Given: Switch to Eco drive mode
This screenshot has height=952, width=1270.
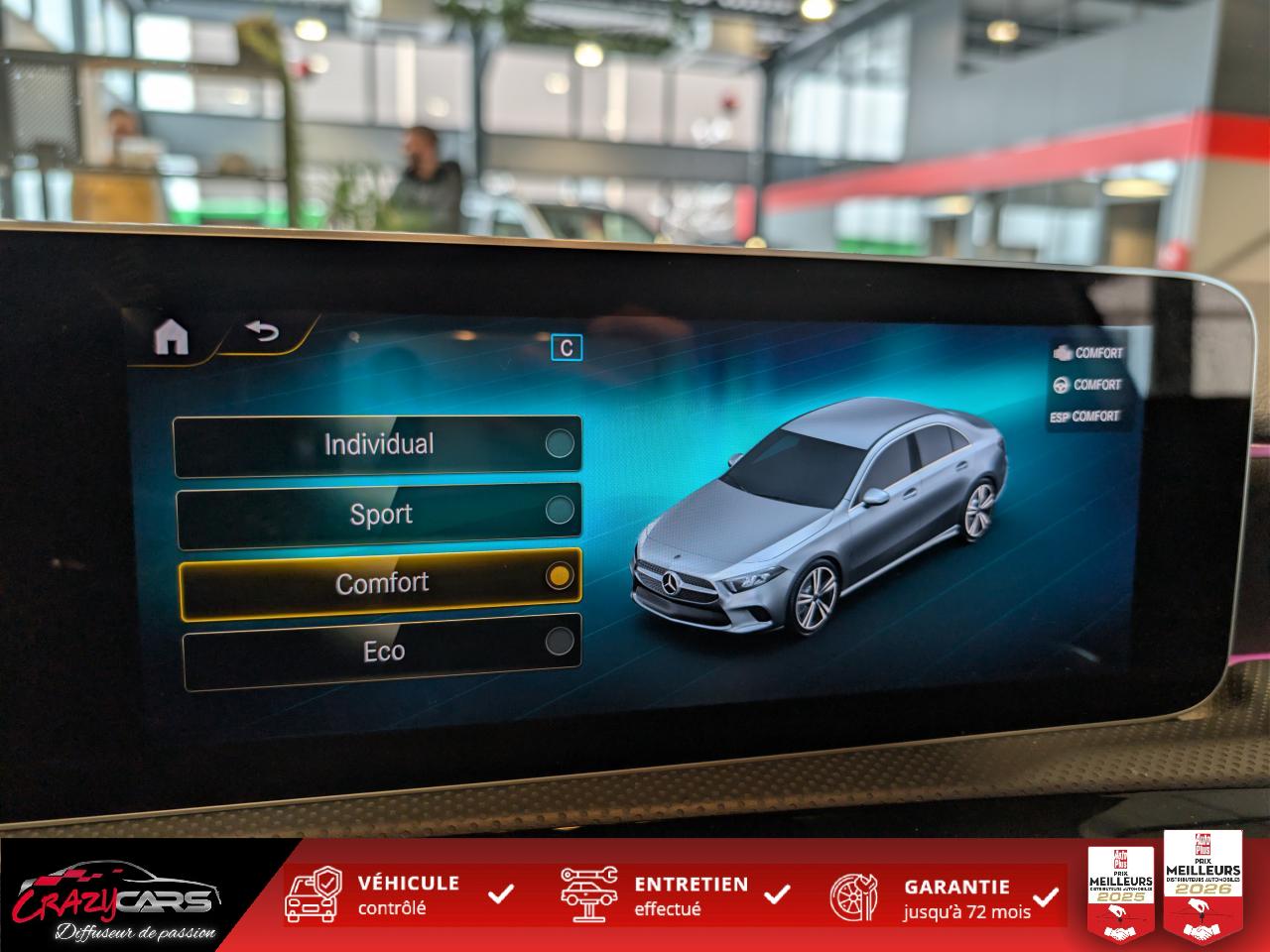Looking at the screenshot, I should click(382, 651).
